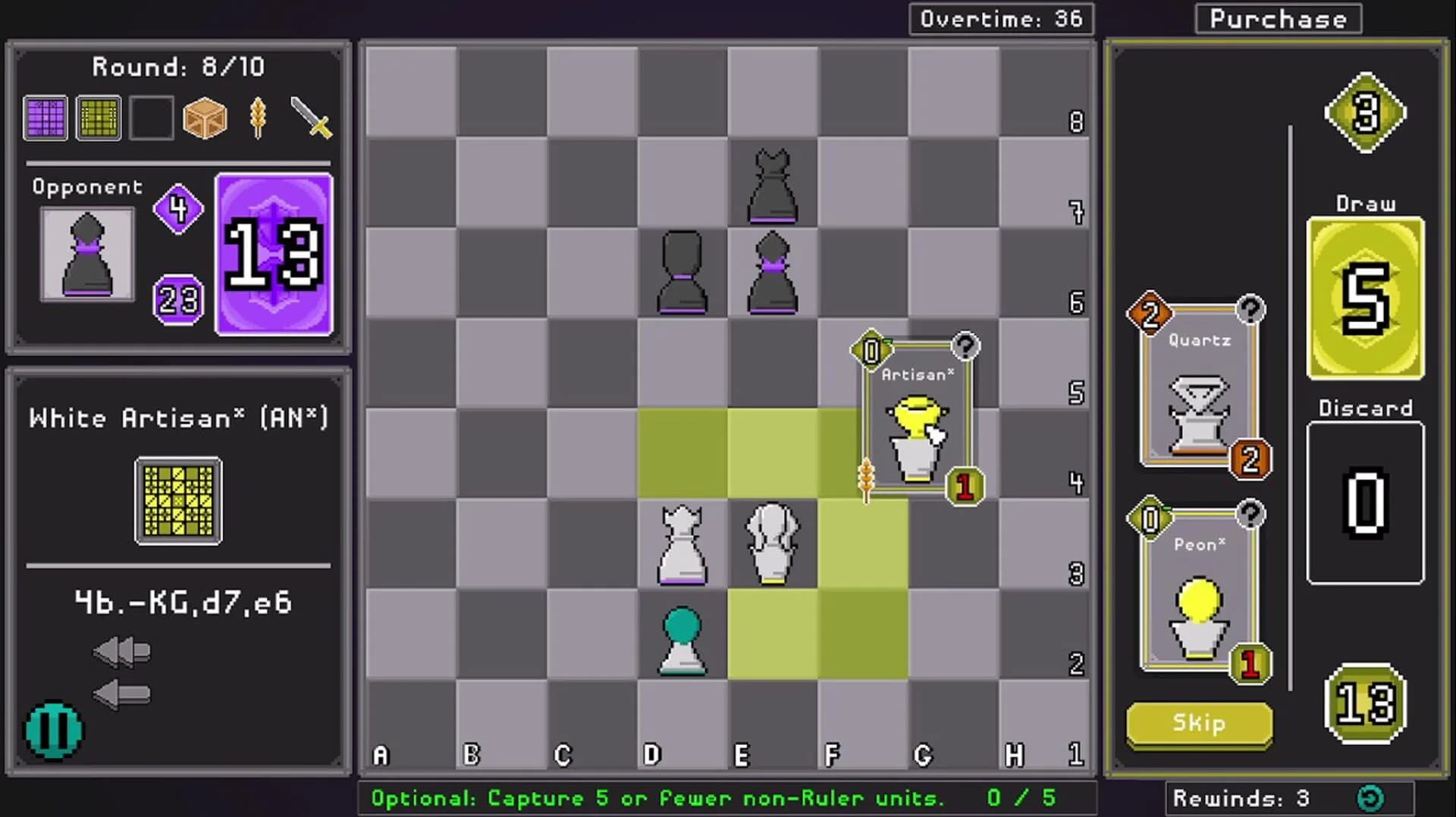Click the double-arrow rewind icon
This screenshot has width=1456, height=817.
coord(121,650)
